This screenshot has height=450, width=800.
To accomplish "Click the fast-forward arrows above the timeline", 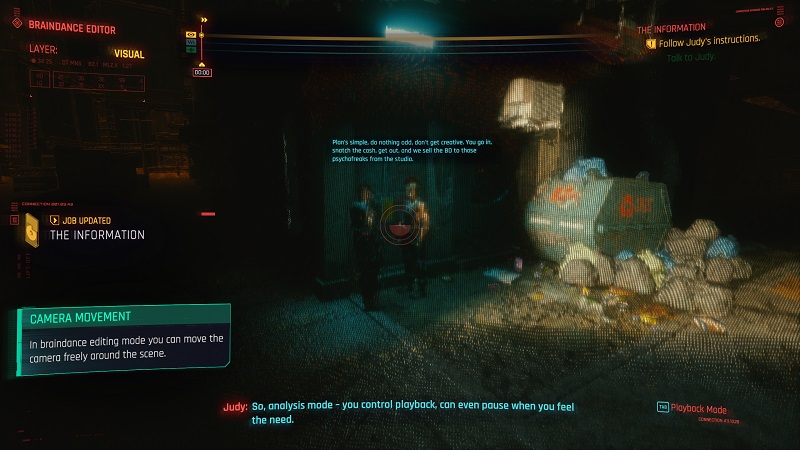I will 204,19.
